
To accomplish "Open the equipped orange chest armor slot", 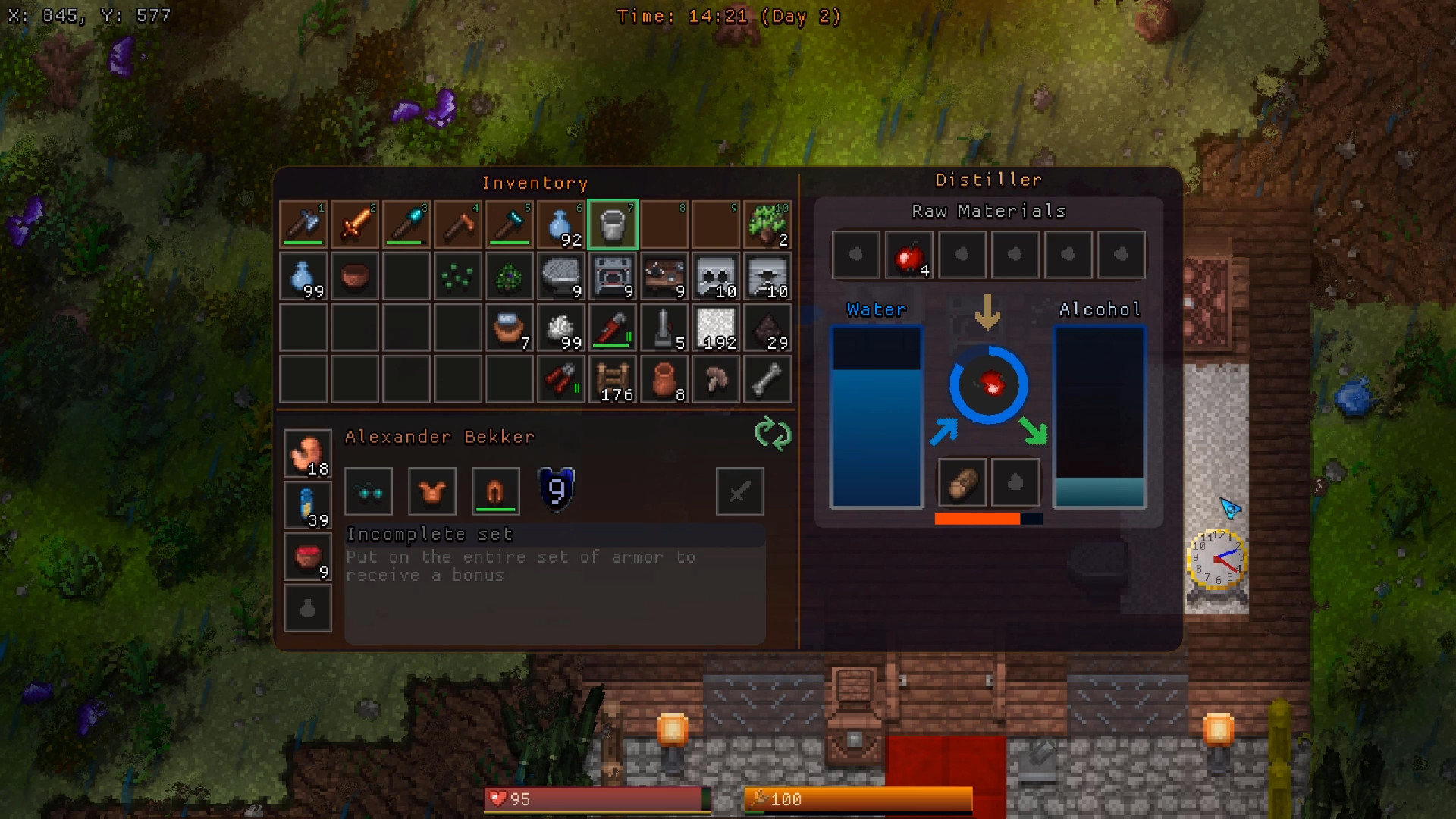I will coord(431,491).
